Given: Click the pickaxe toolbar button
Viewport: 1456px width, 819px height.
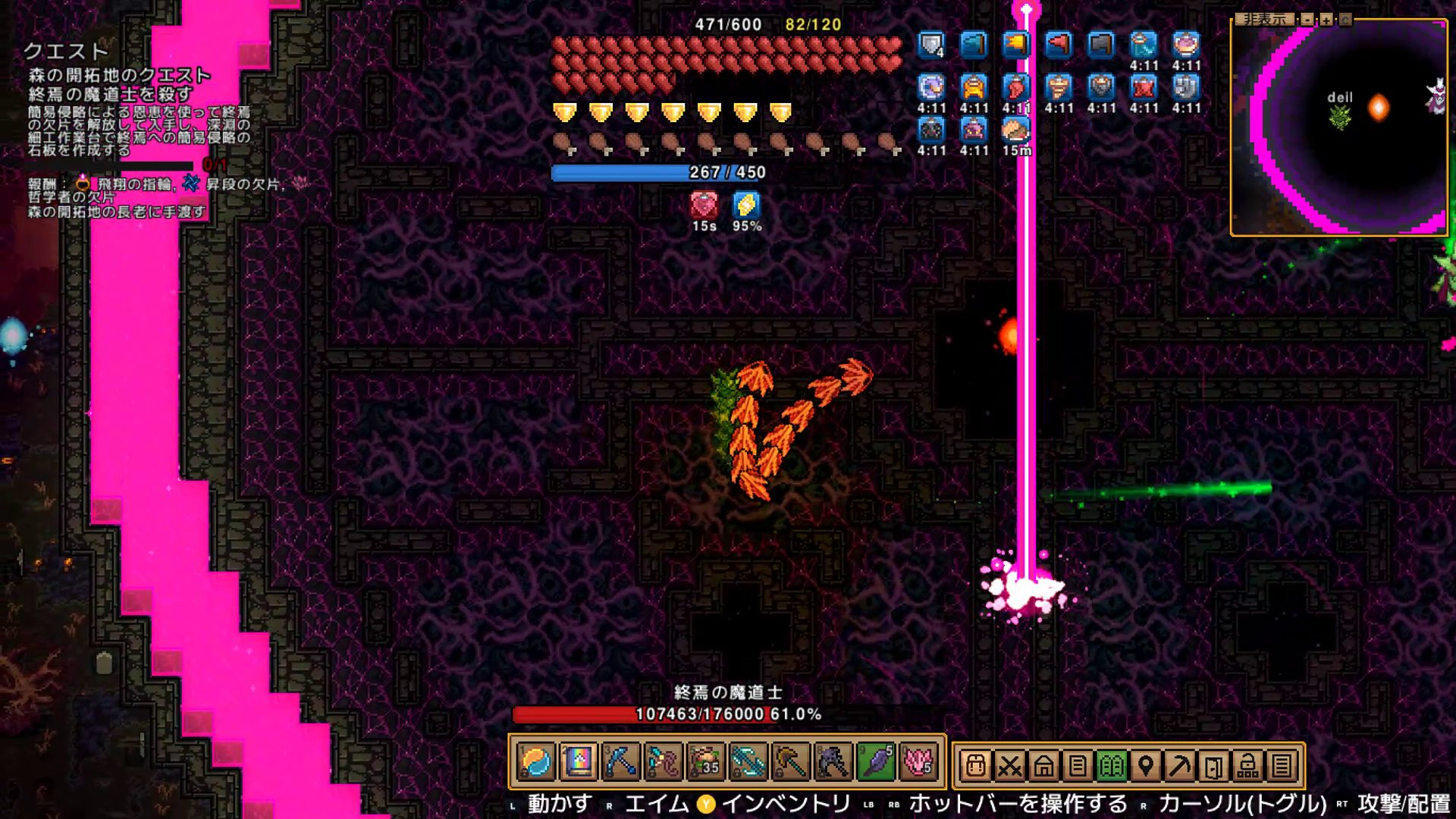Looking at the screenshot, I should tap(1179, 766).
